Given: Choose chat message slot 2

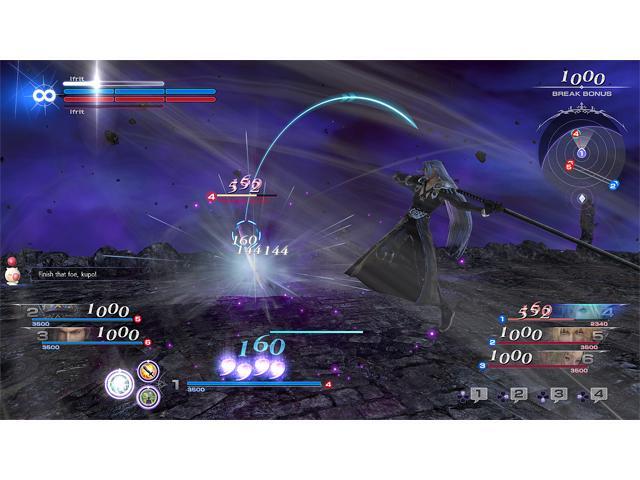Looking at the screenshot, I should [518, 395].
